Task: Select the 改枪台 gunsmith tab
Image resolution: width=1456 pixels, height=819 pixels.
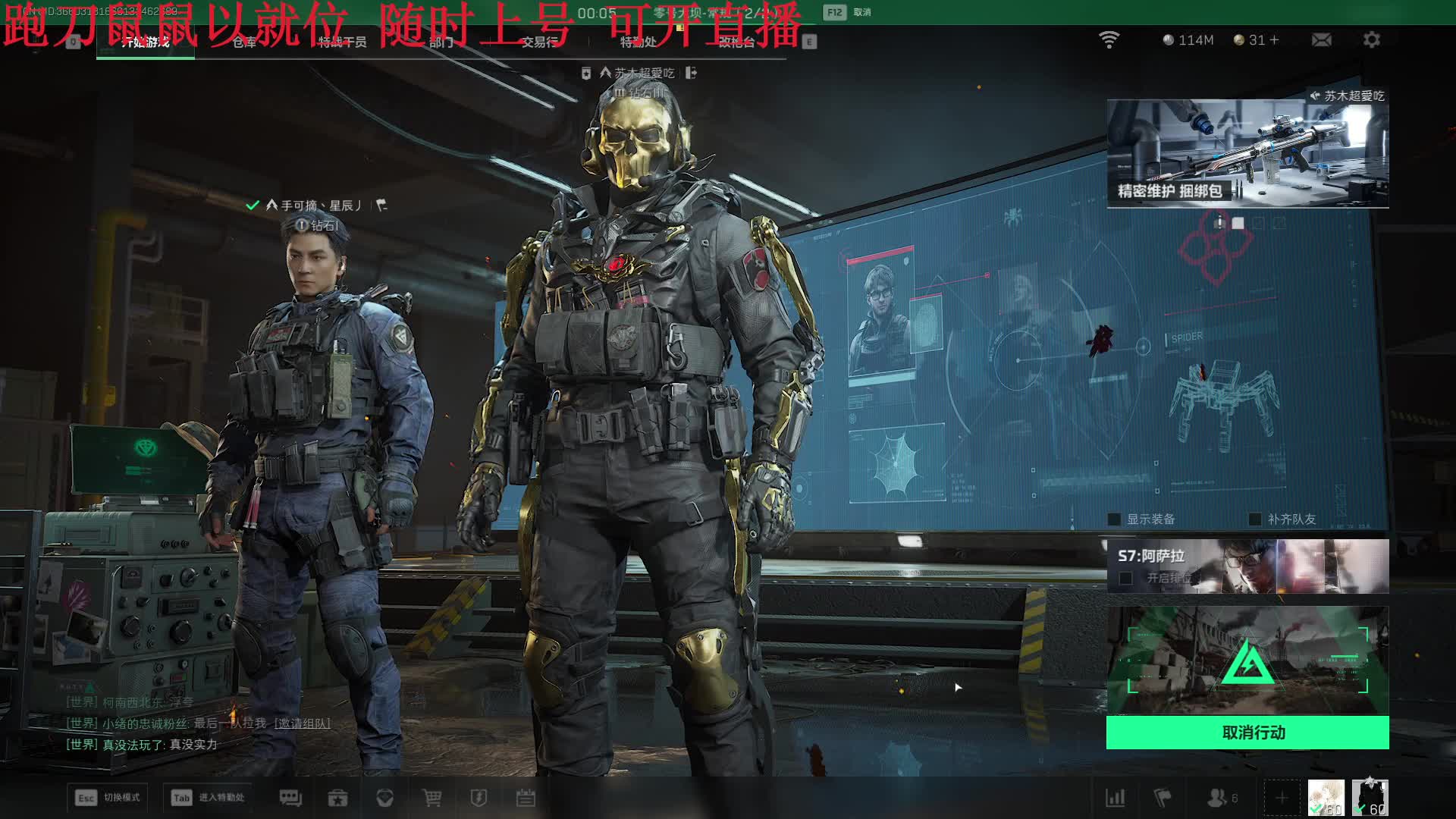Action: (x=736, y=42)
